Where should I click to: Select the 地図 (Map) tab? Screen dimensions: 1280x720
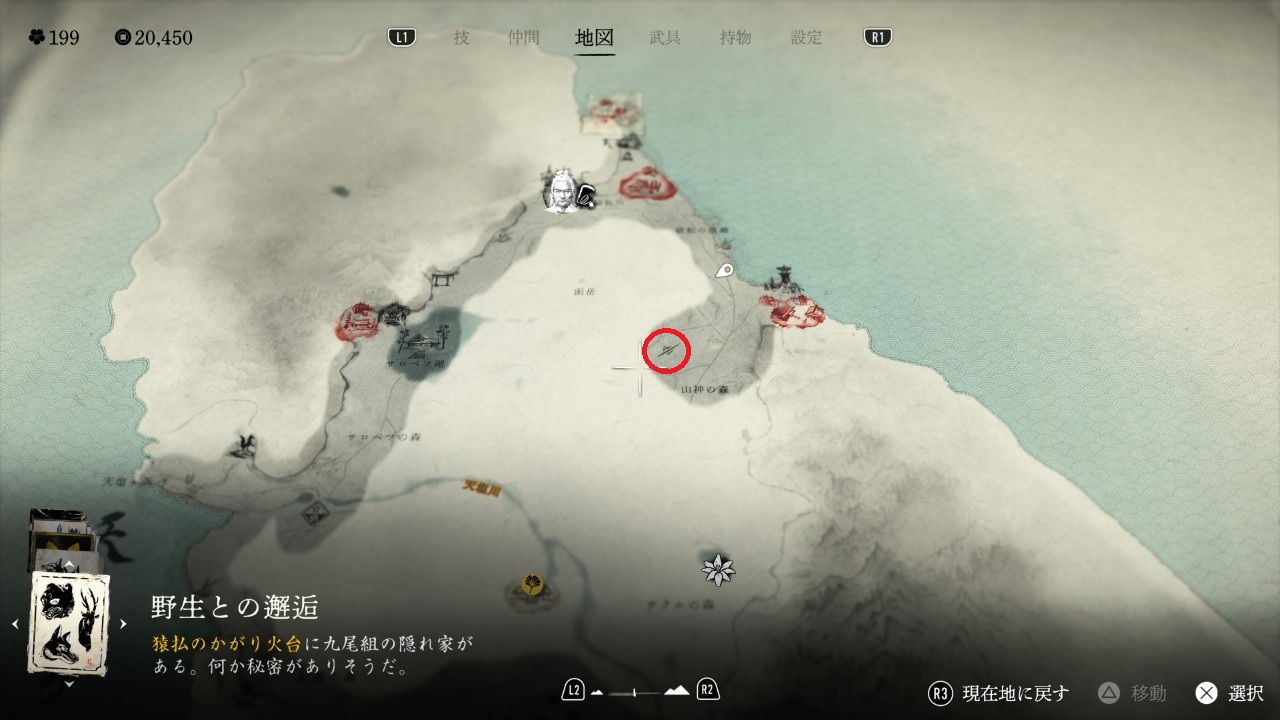click(x=594, y=38)
